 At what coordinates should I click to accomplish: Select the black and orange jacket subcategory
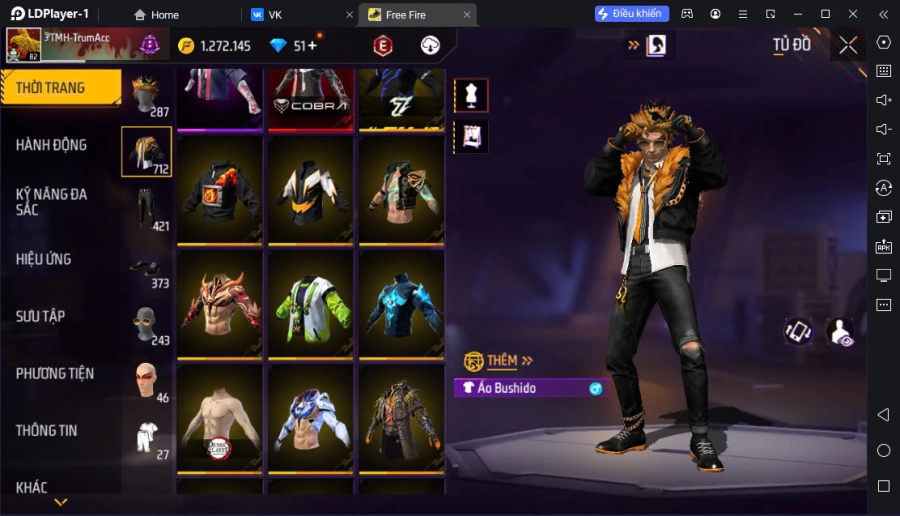146,152
